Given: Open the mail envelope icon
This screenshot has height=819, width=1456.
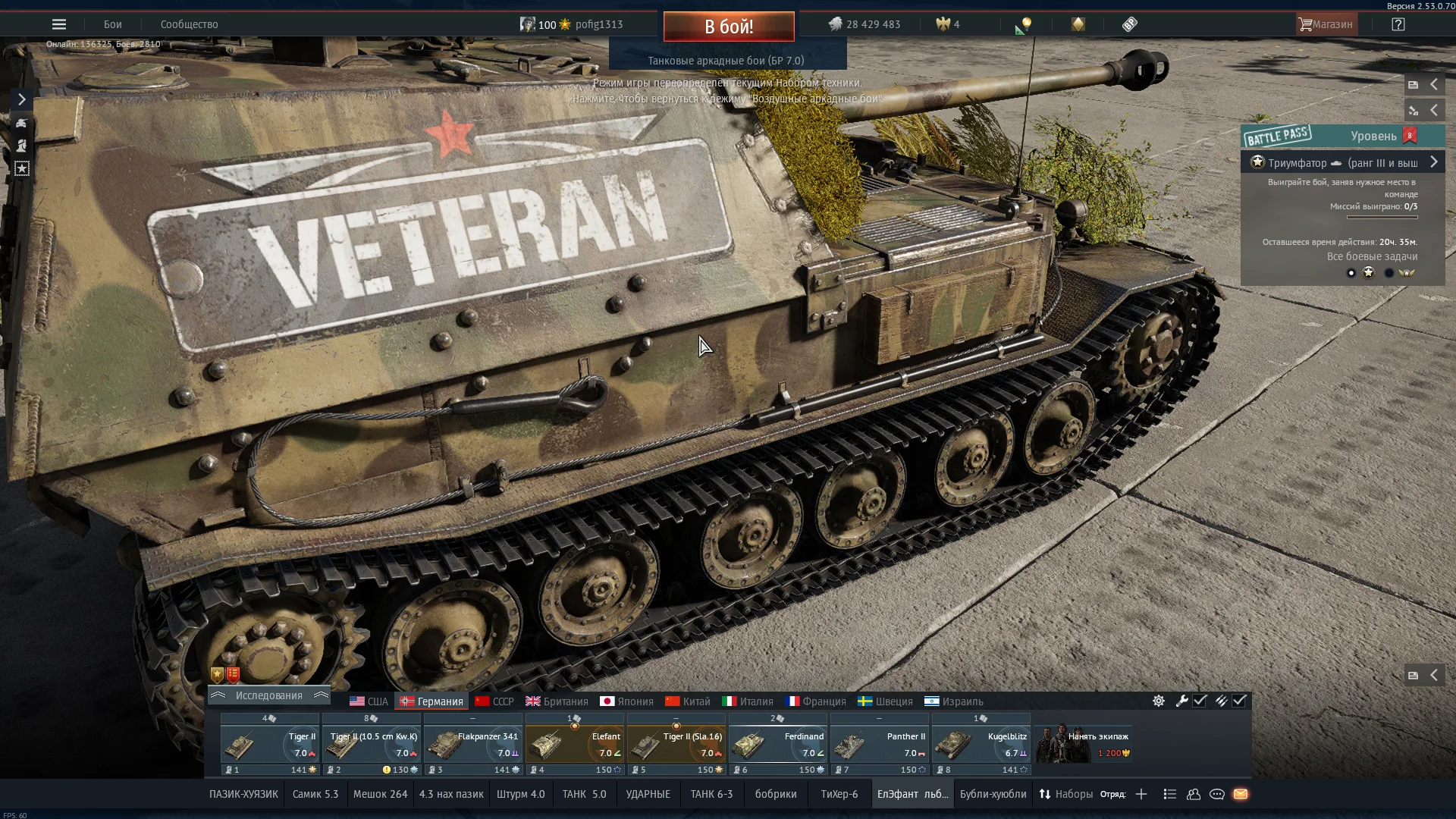Looking at the screenshot, I should (1241, 794).
